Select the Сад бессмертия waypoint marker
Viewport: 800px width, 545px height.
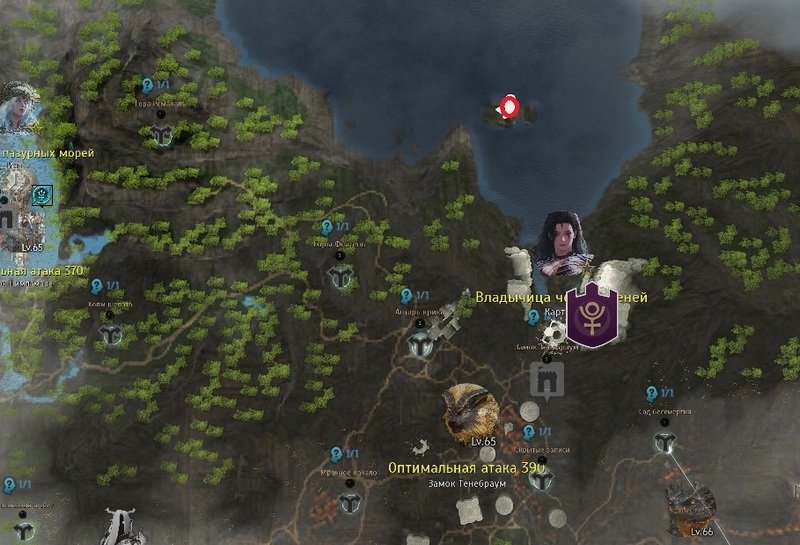(x=663, y=443)
